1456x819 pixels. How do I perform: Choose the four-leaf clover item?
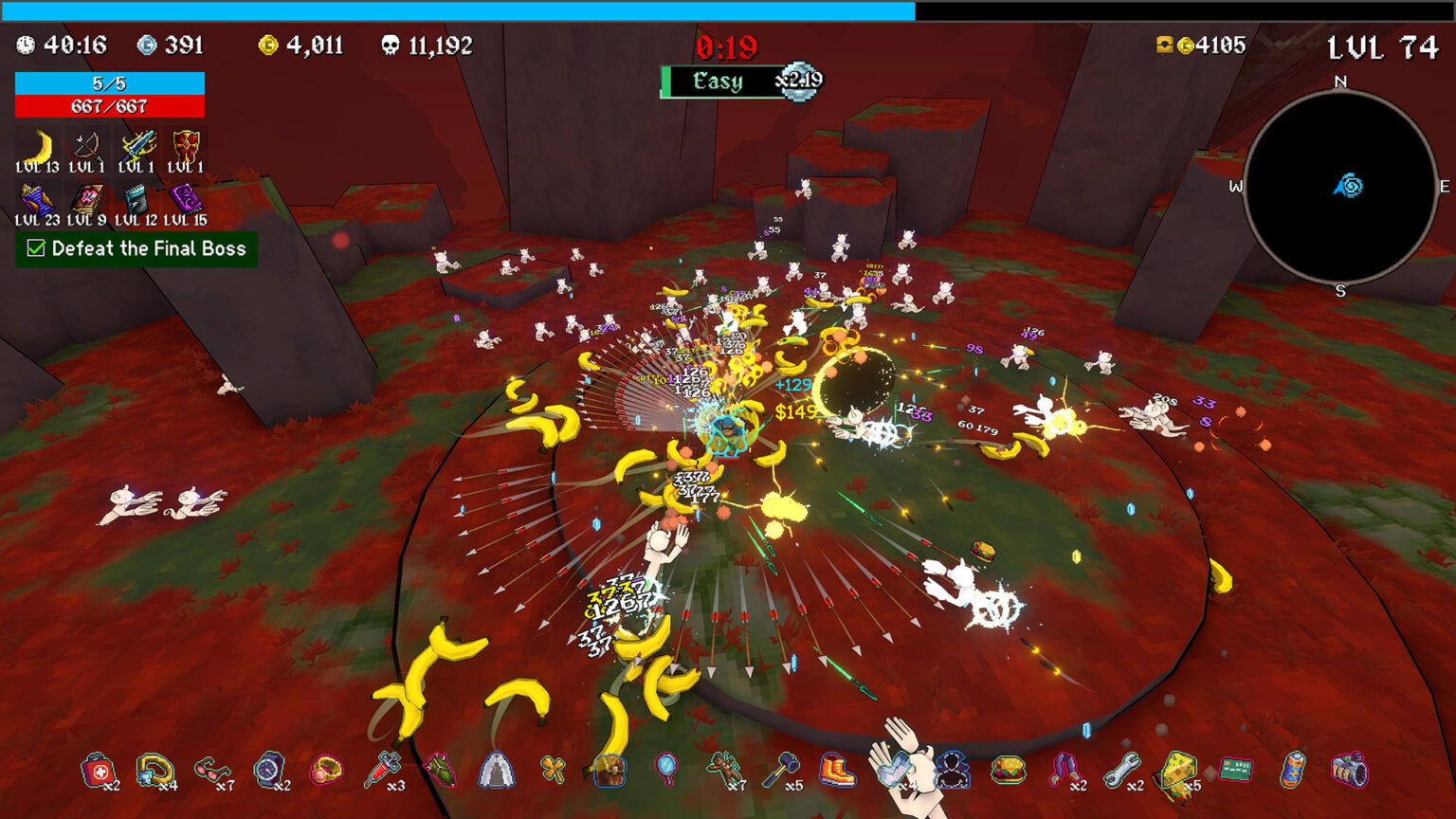pos(553,770)
